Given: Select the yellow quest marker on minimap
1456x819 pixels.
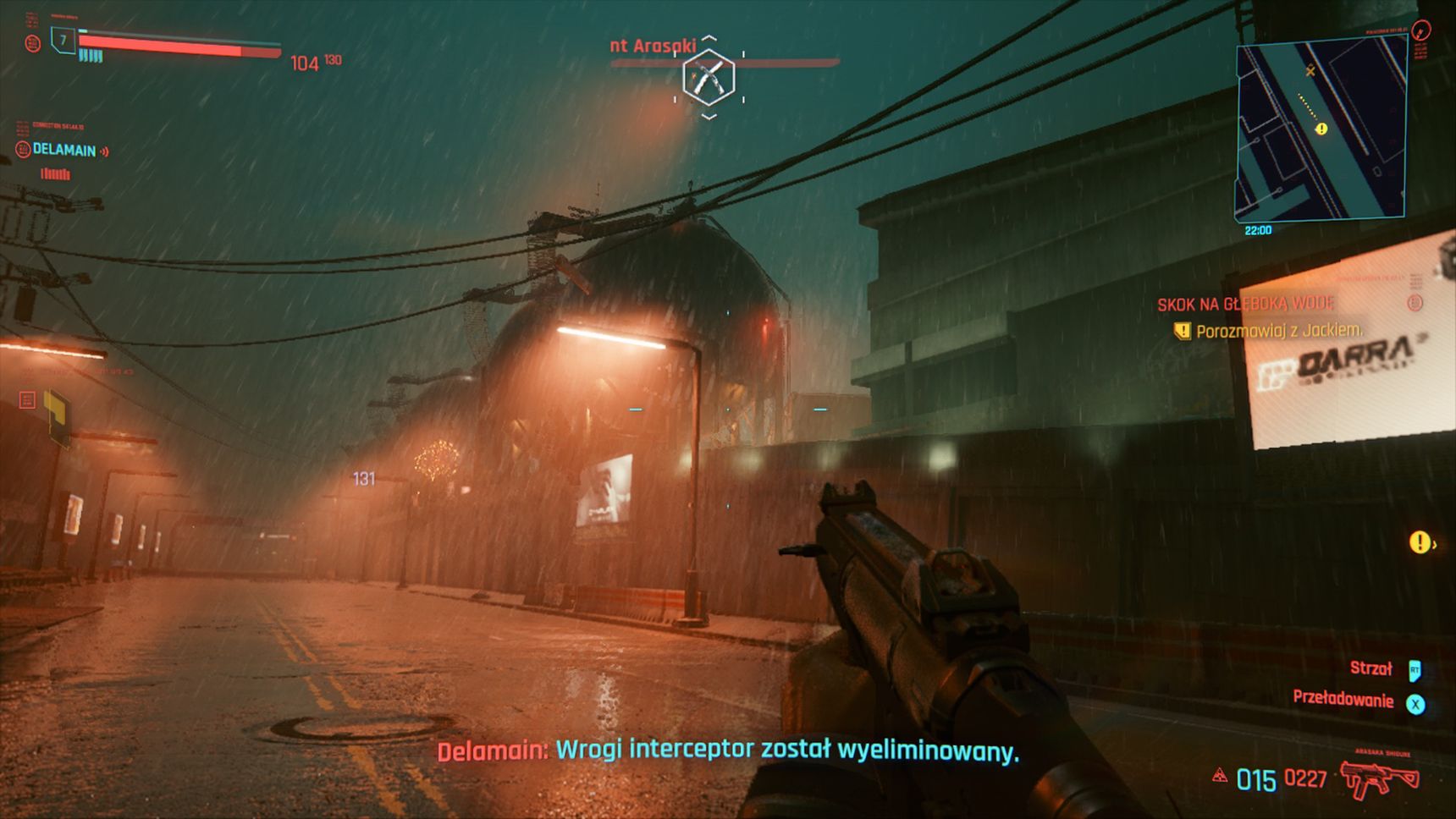Looking at the screenshot, I should [x=1321, y=129].
